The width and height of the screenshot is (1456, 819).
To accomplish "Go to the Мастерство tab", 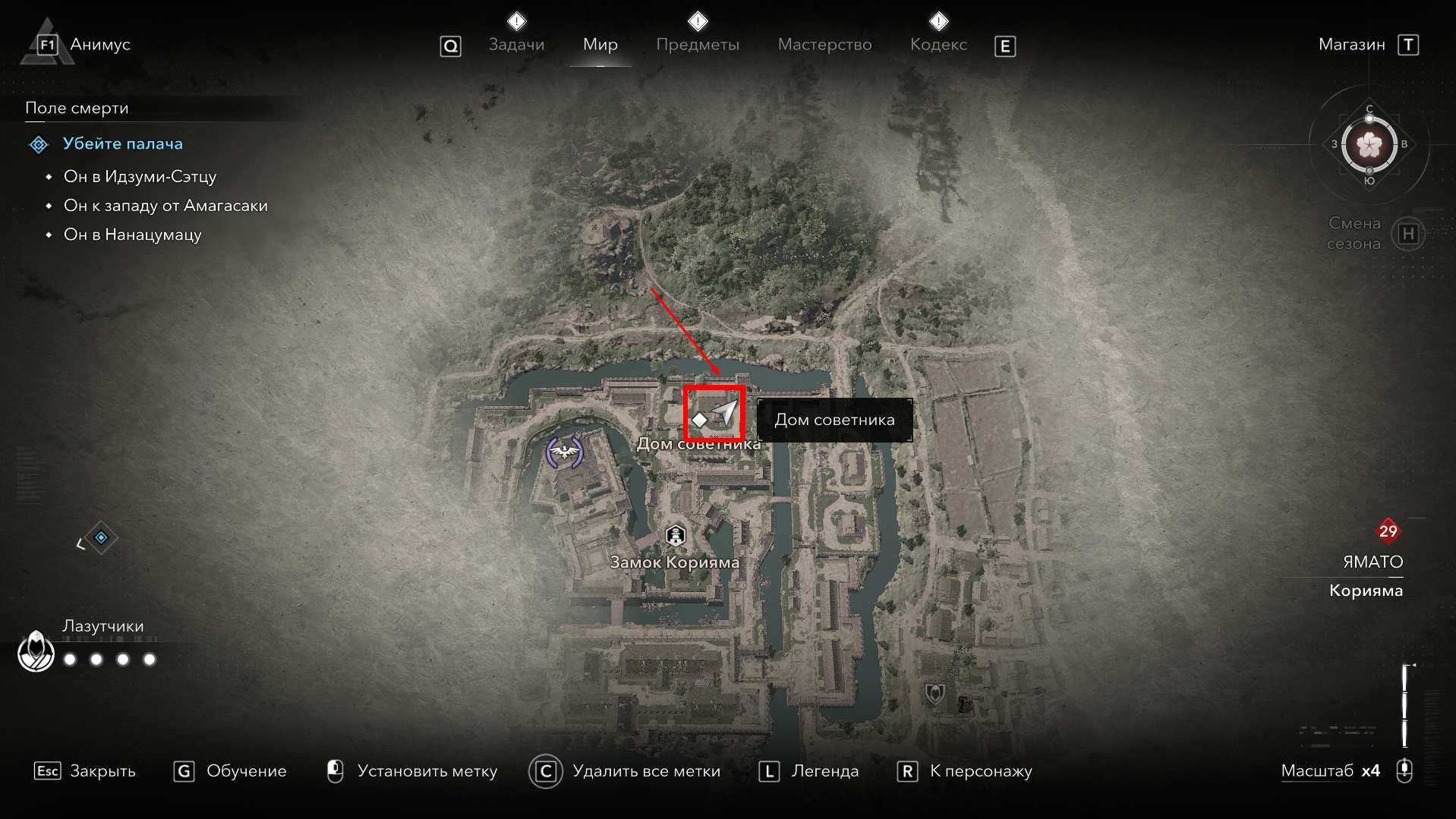I will click(824, 45).
